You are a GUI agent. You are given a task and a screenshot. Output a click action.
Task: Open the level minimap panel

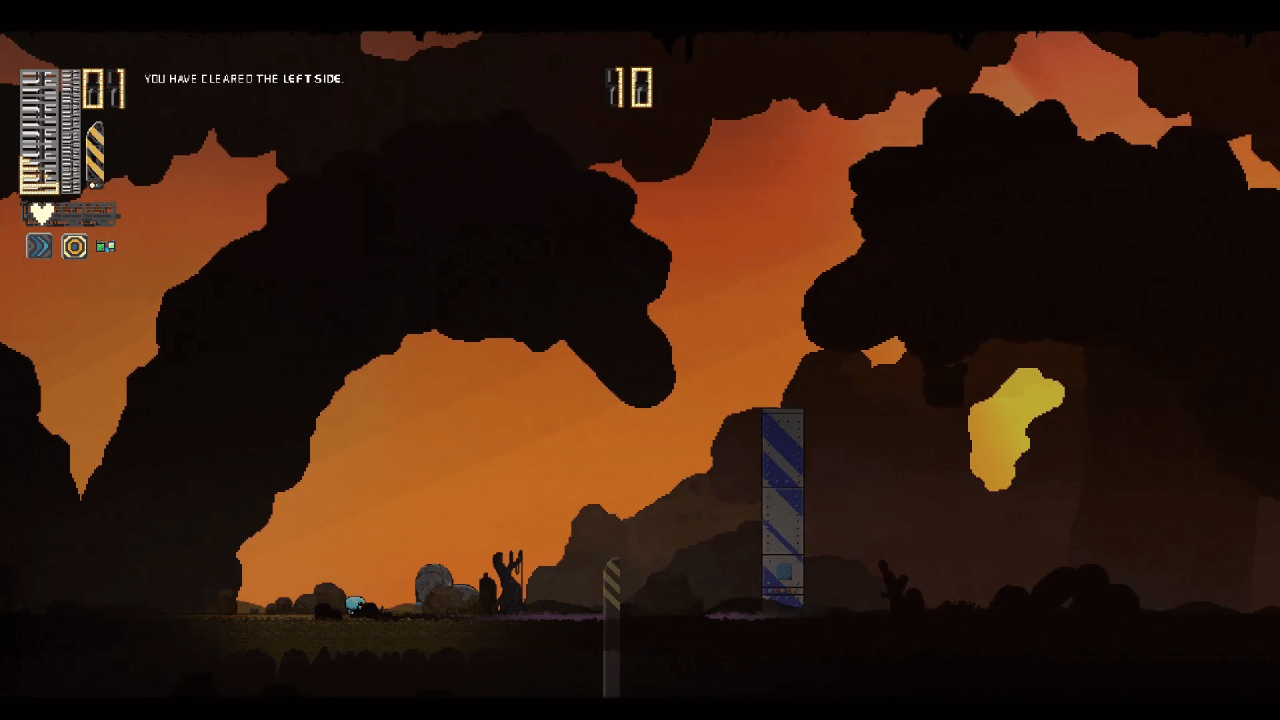click(x=50, y=131)
